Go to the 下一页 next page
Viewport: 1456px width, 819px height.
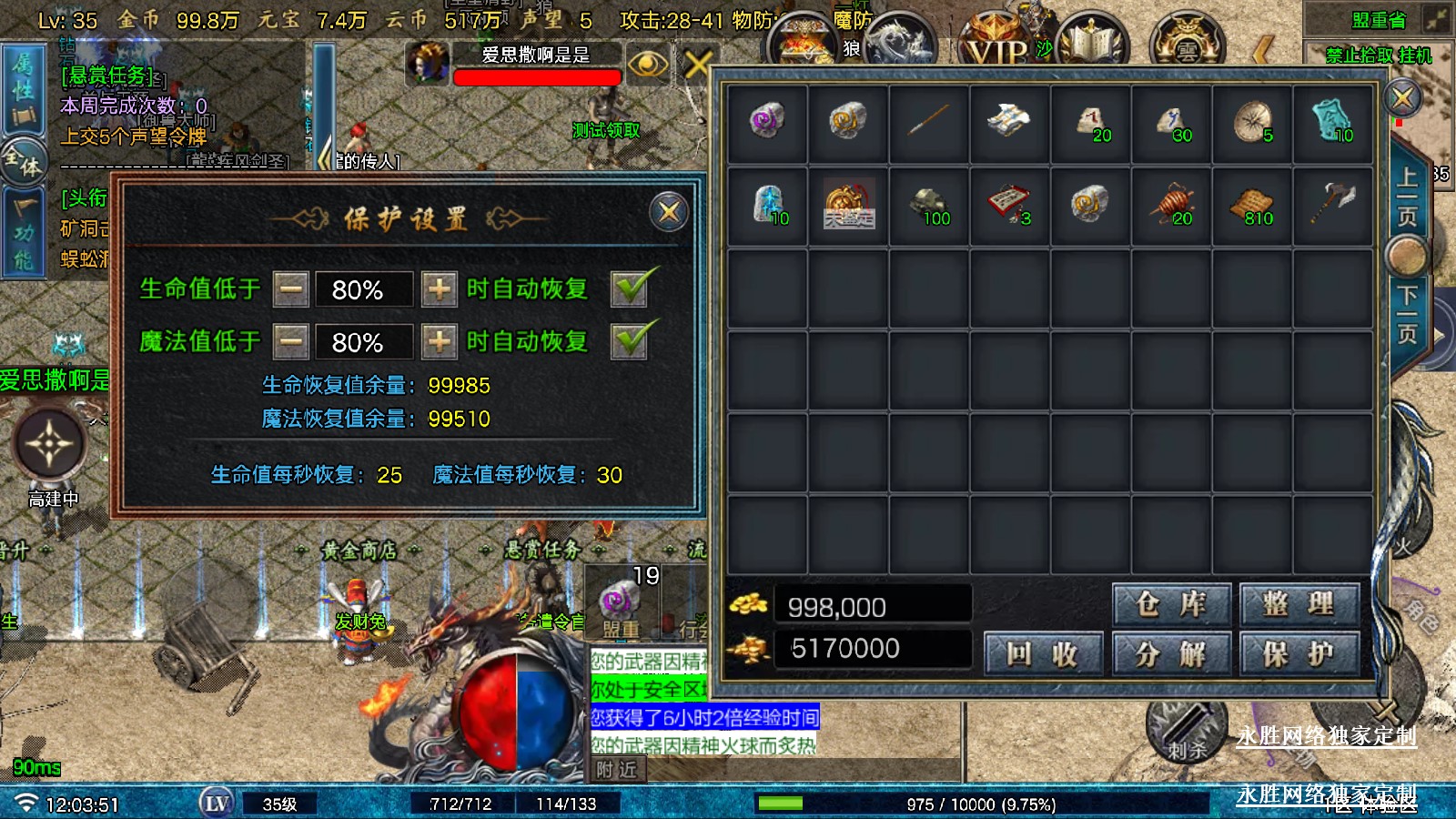click(1407, 314)
